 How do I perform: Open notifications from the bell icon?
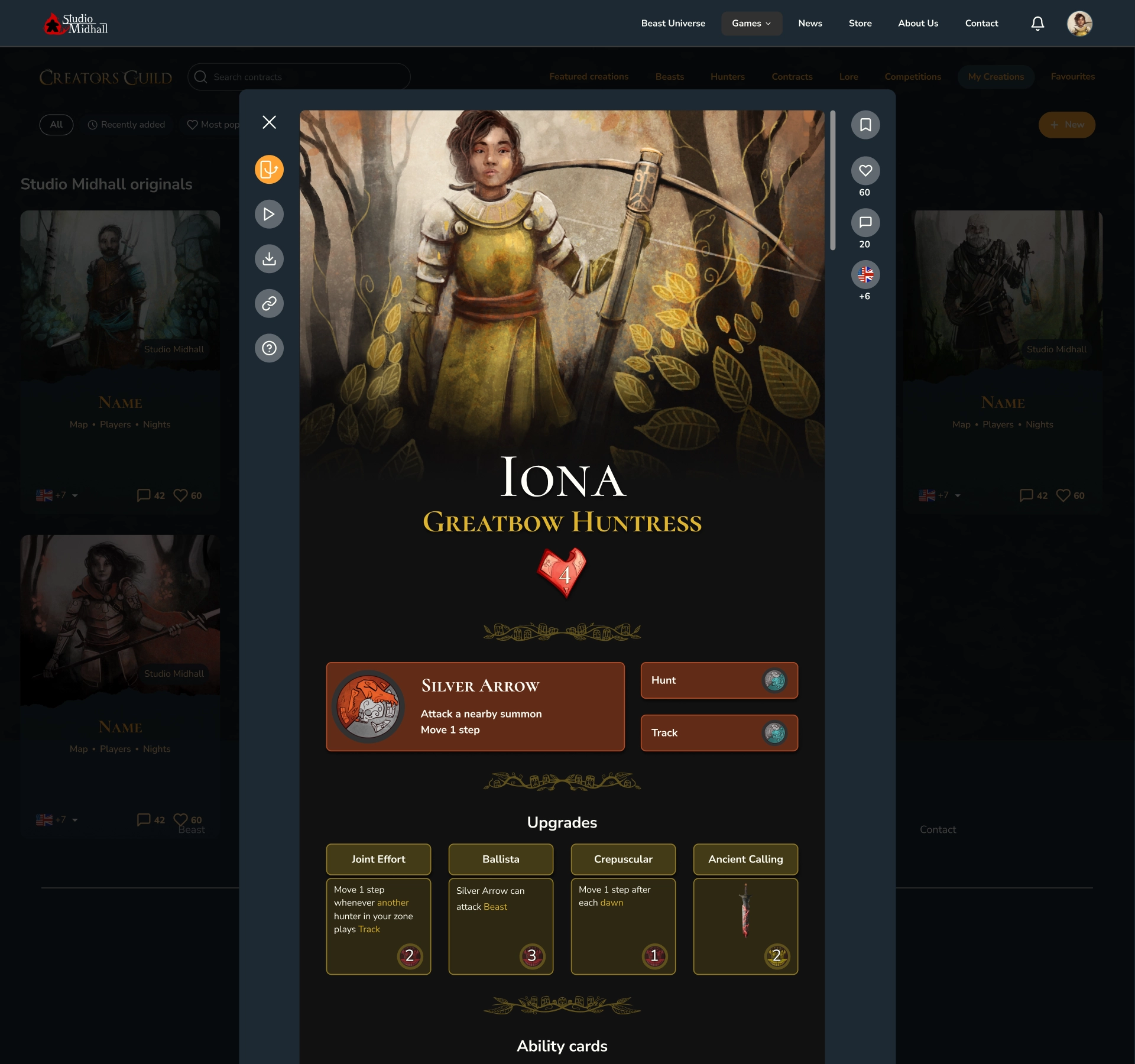(x=1037, y=23)
